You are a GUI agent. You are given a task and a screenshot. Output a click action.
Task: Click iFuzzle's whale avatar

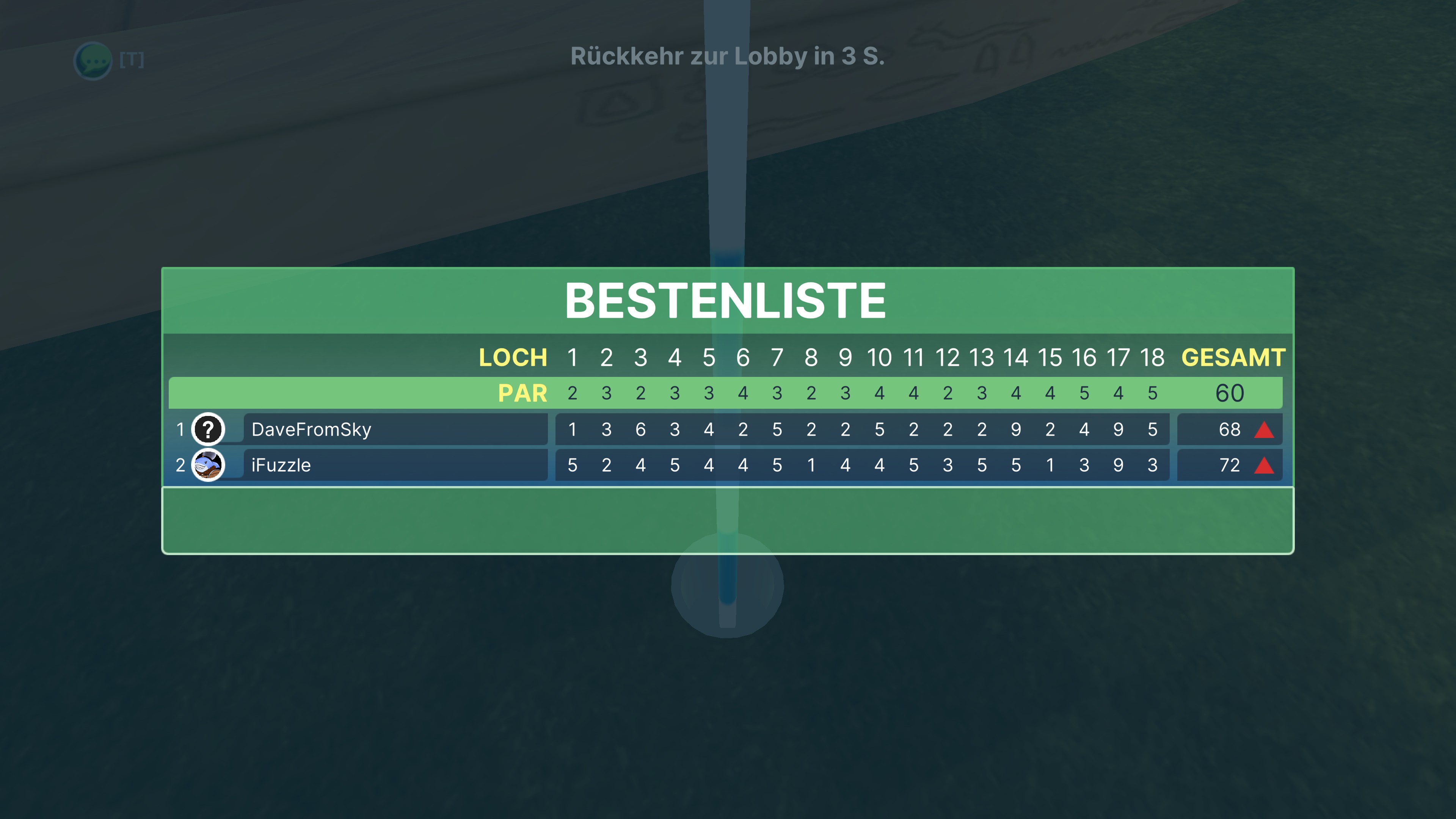click(x=208, y=465)
